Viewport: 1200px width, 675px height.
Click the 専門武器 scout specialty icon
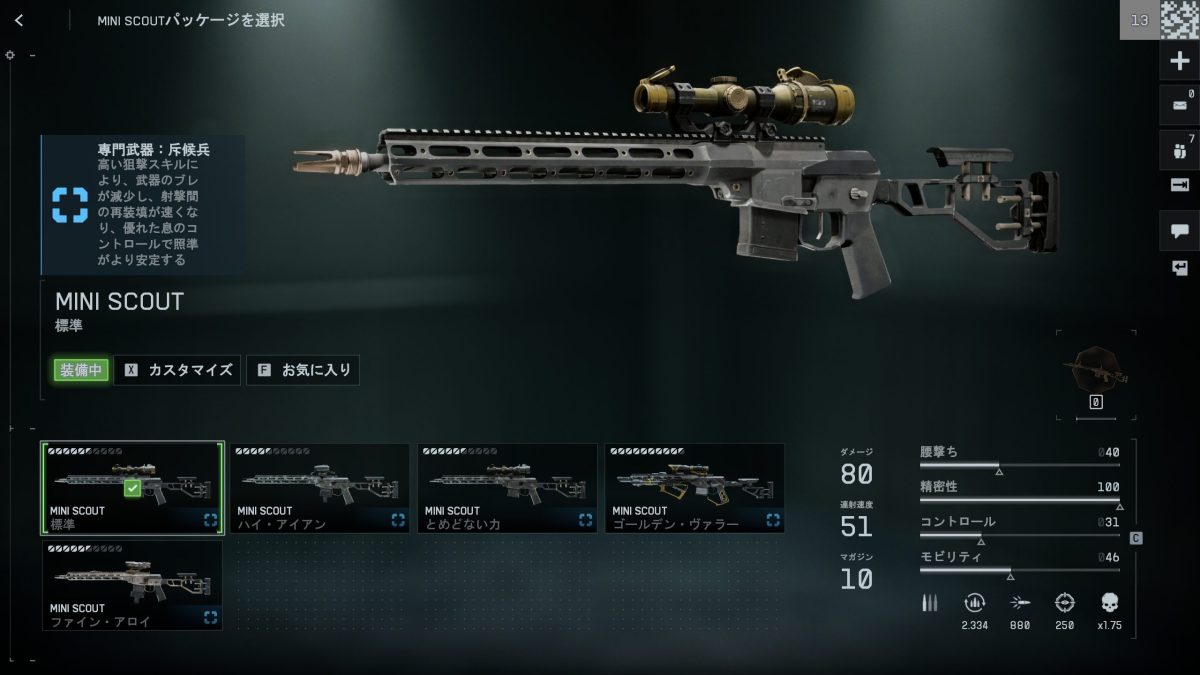70,204
